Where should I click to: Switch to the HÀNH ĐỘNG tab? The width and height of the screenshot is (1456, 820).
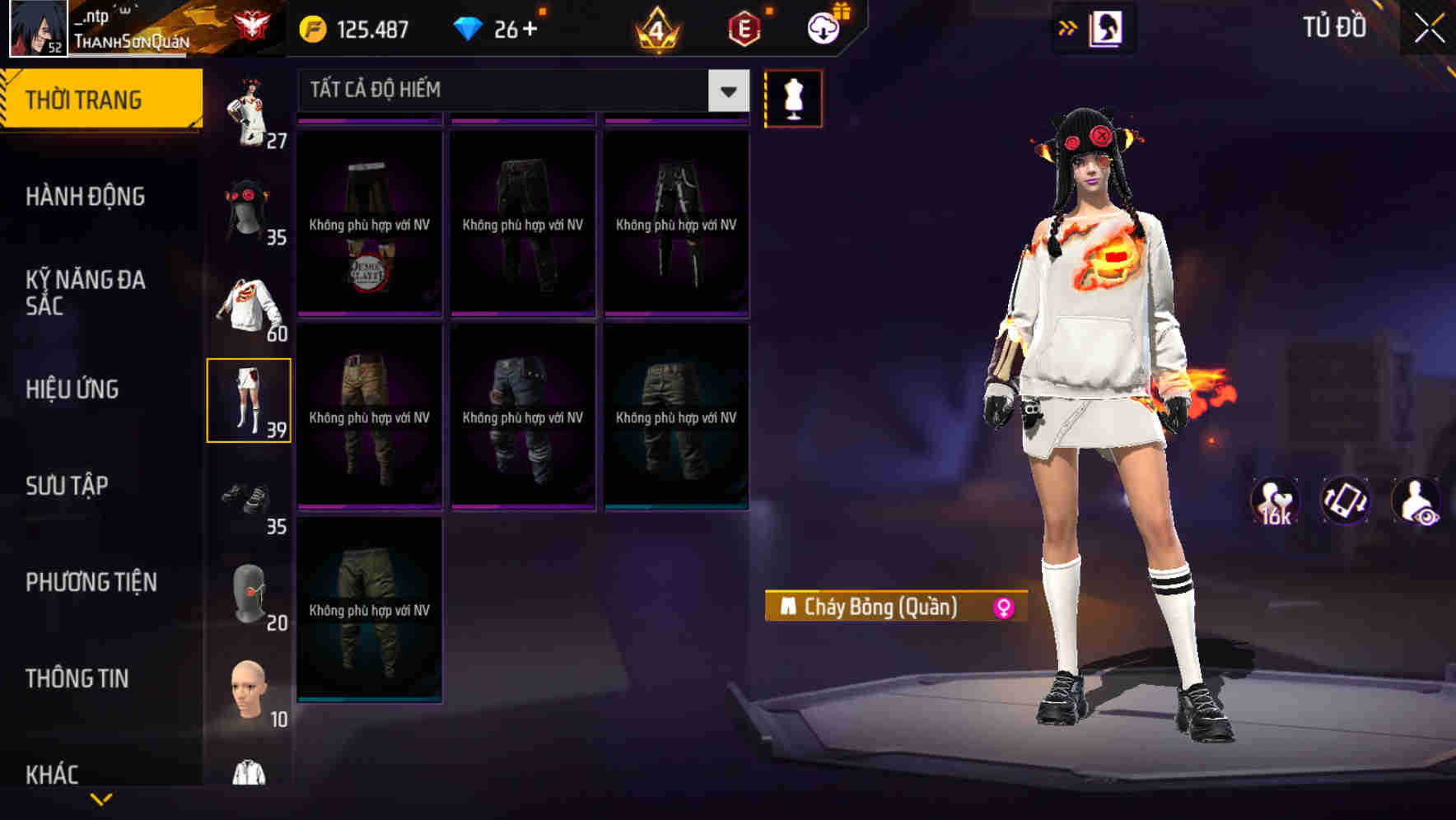point(86,197)
